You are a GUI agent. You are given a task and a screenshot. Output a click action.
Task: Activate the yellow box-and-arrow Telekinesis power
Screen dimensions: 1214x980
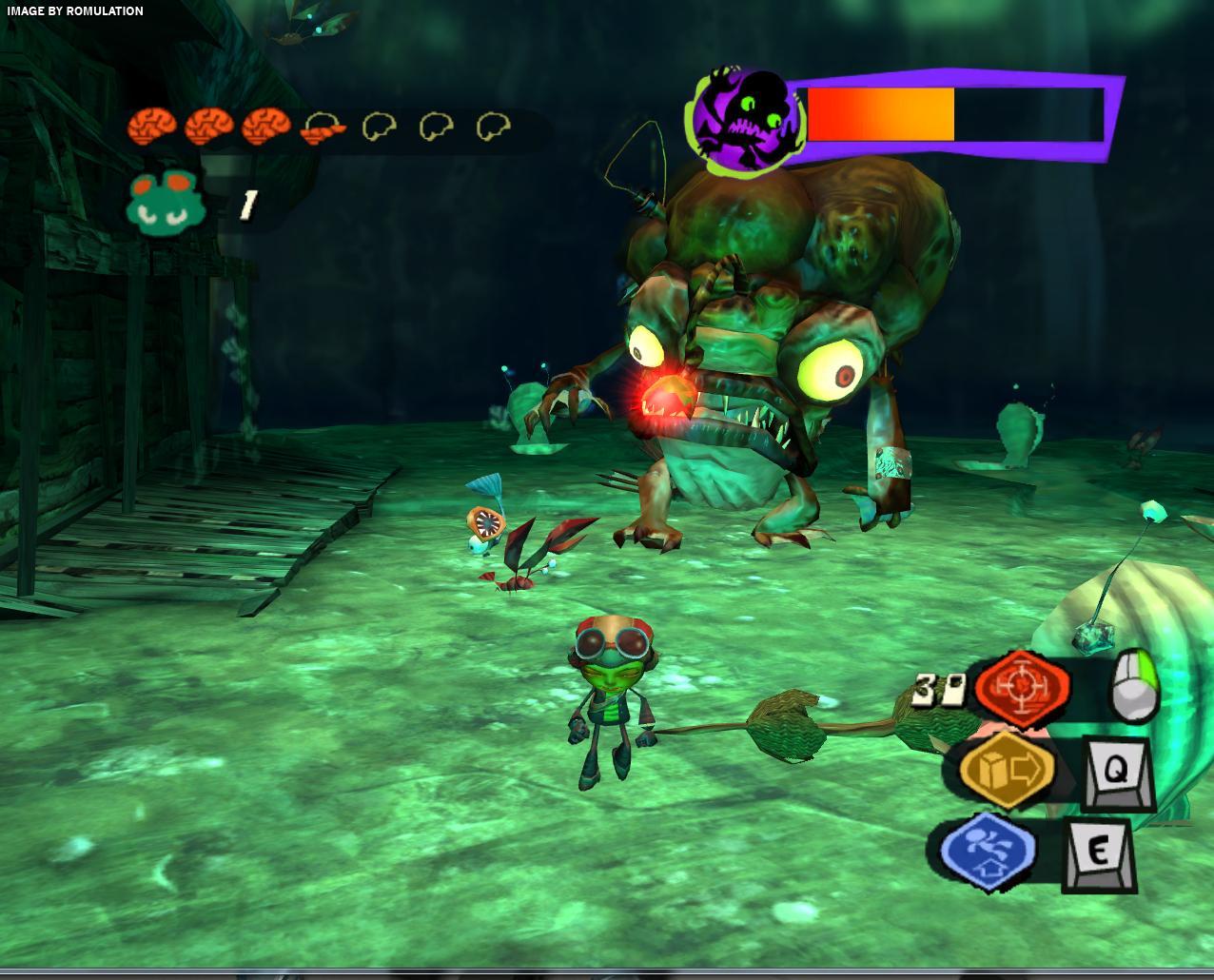[x=1007, y=770]
